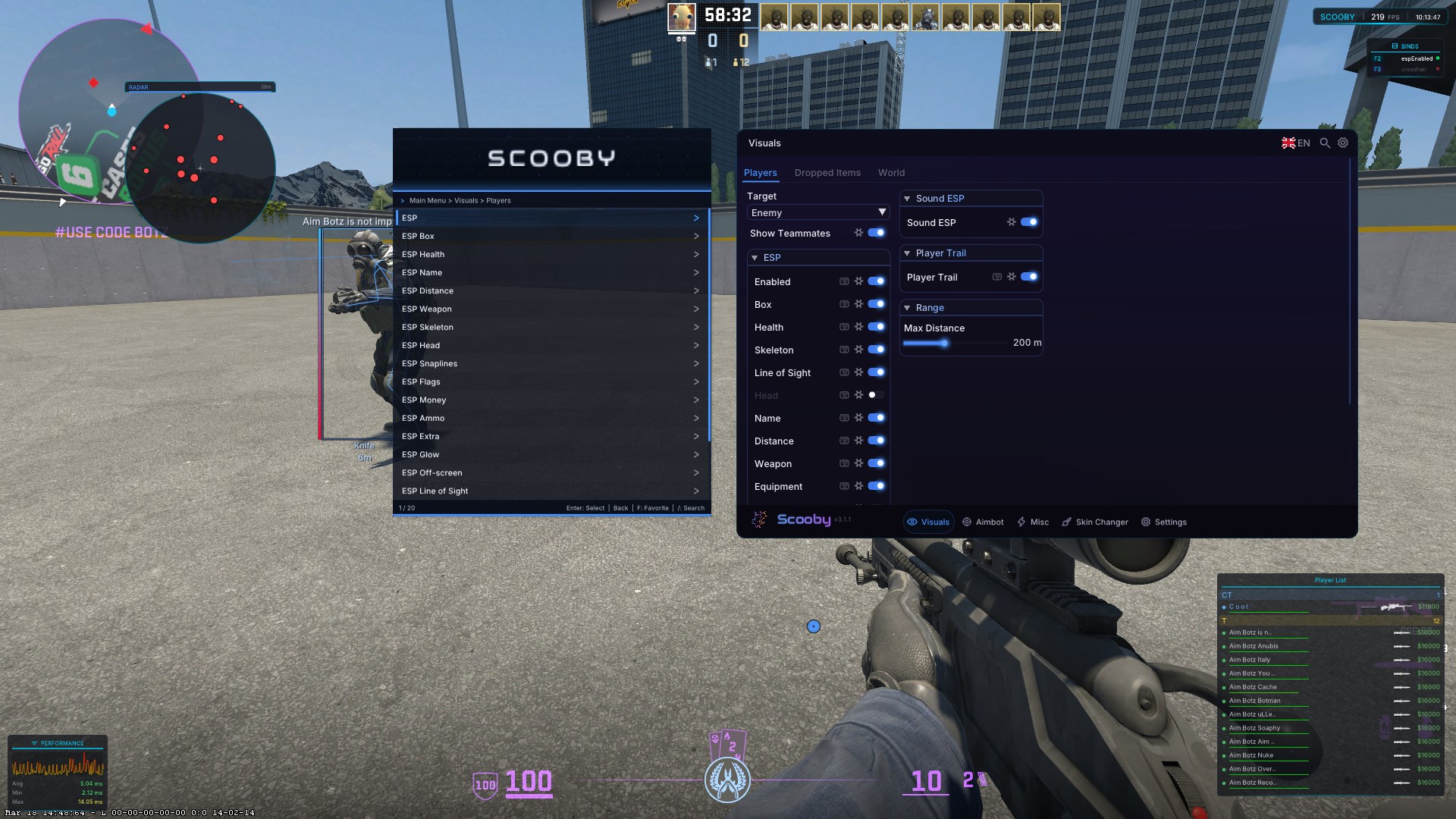
Task: Collapse the Sound ESP section
Action: point(907,198)
